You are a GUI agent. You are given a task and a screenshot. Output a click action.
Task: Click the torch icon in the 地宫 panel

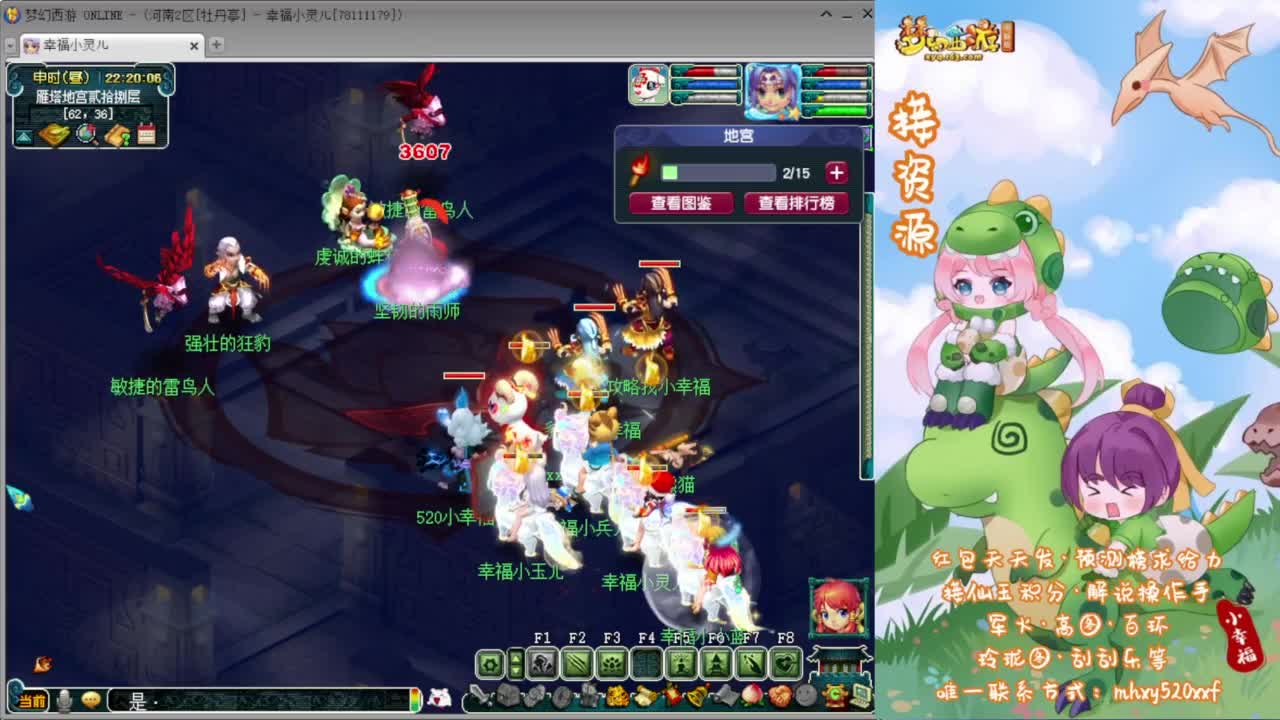pyautogui.click(x=640, y=171)
